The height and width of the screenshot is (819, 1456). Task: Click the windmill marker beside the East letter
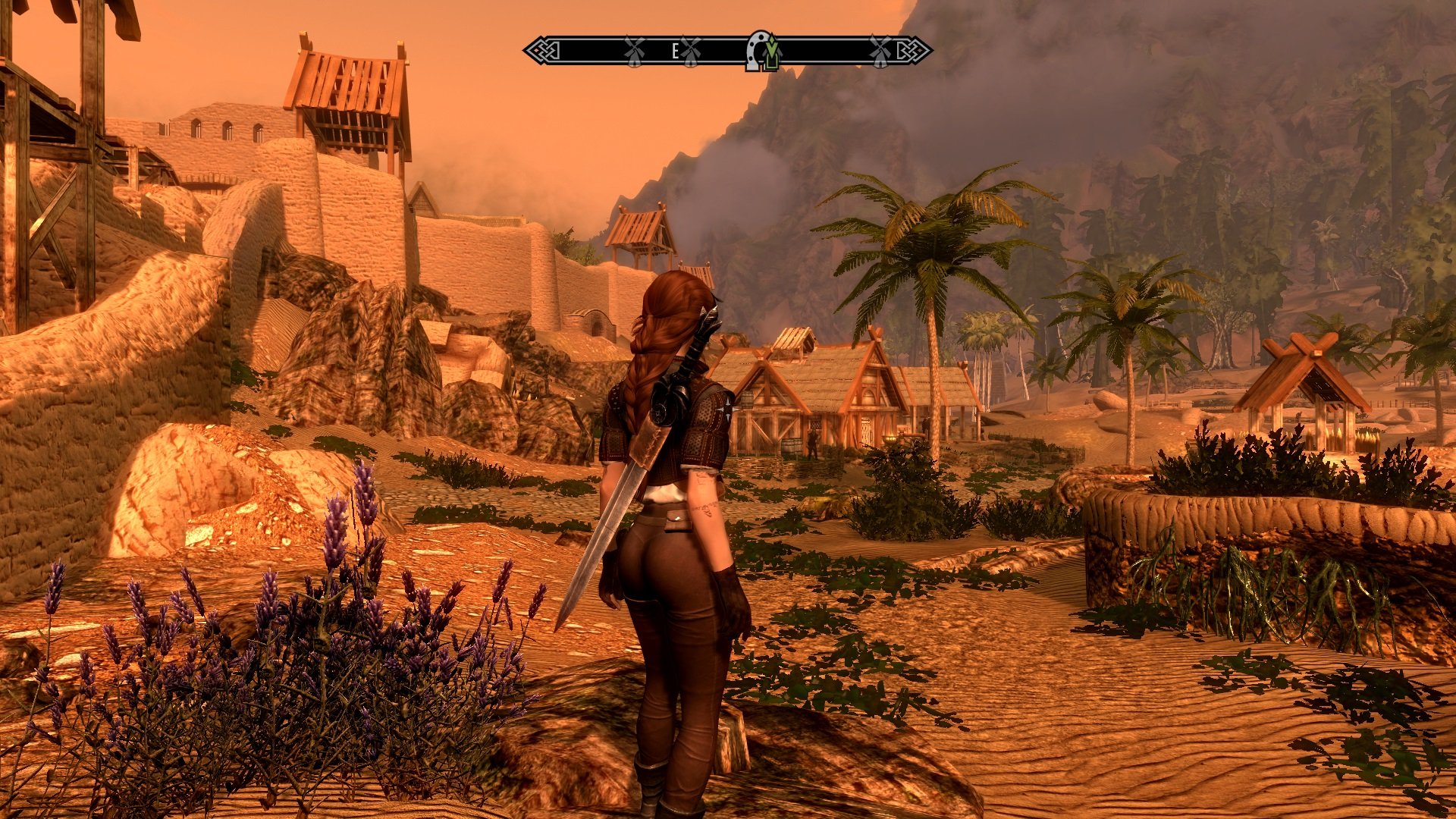pos(691,52)
